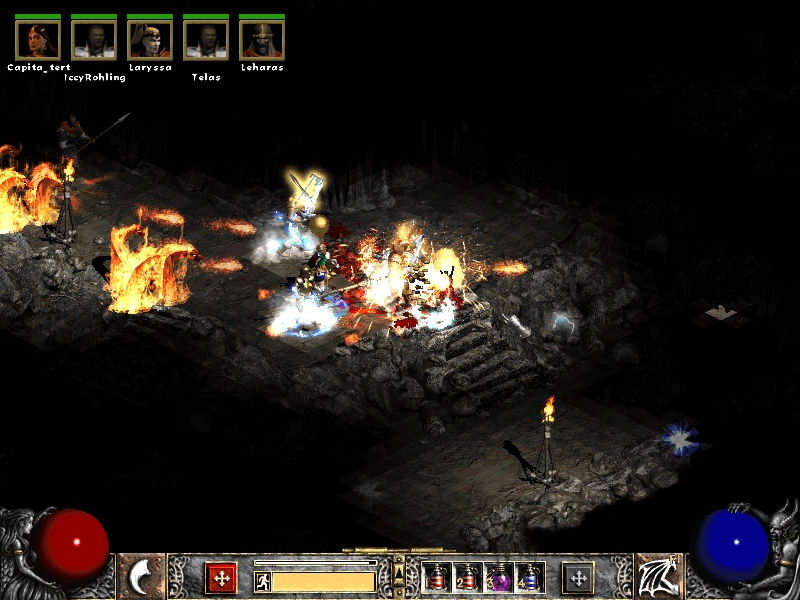Open the right-click skill selector with the wing icon

pyautogui.click(x=658, y=577)
